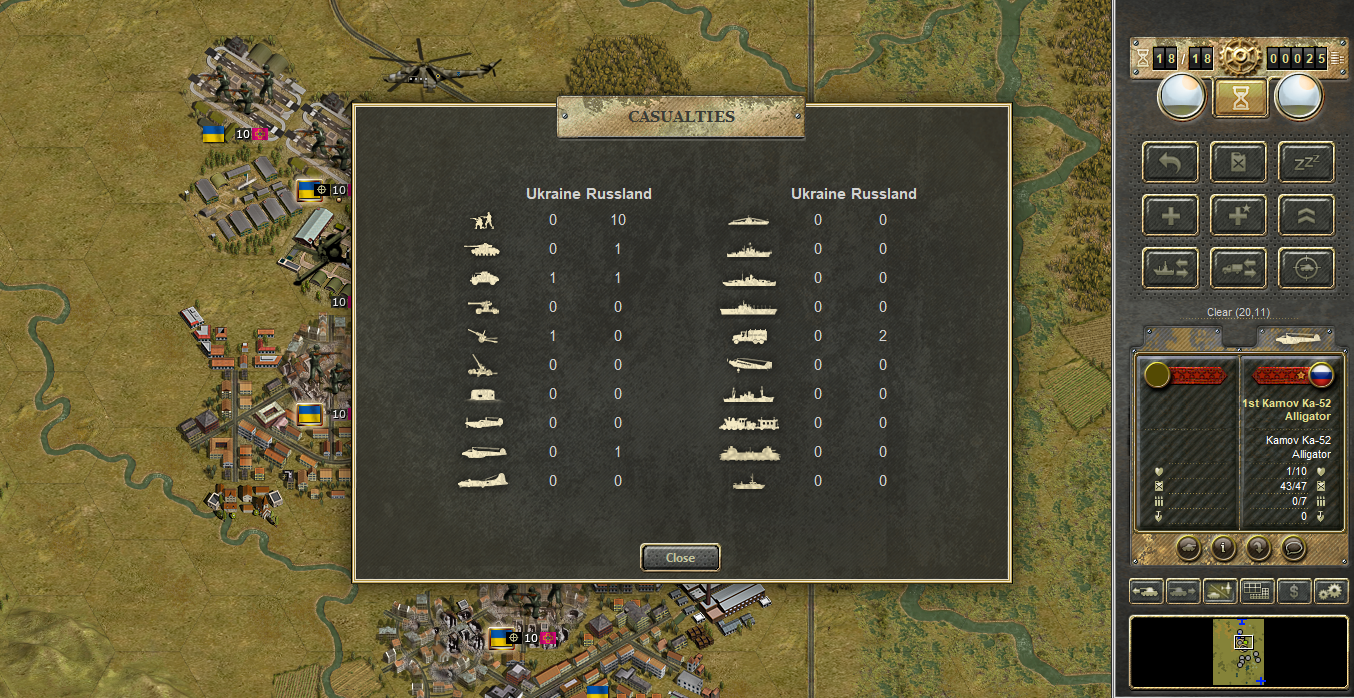
Task: Open the purchase screen with the dollar button
Action: coord(1294,591)
